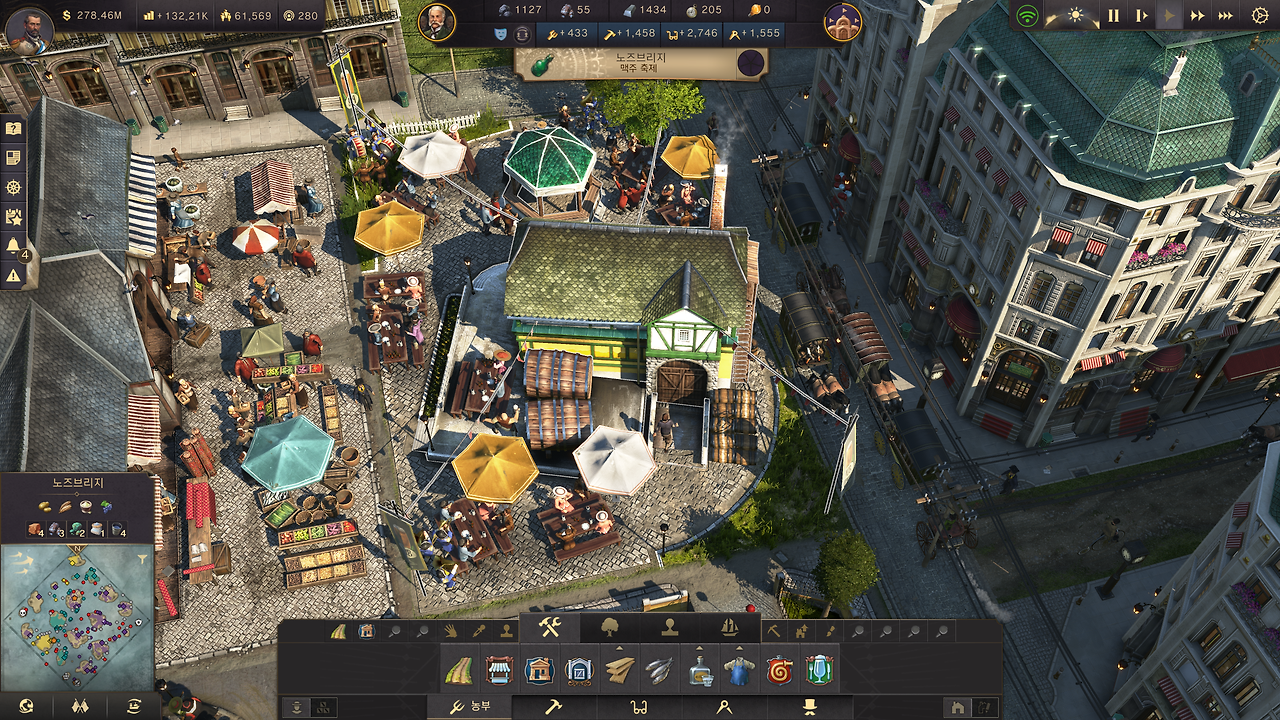Select the fastest triple-arrow game speed
The image size is (1280, 720).
pos(1225,15)
